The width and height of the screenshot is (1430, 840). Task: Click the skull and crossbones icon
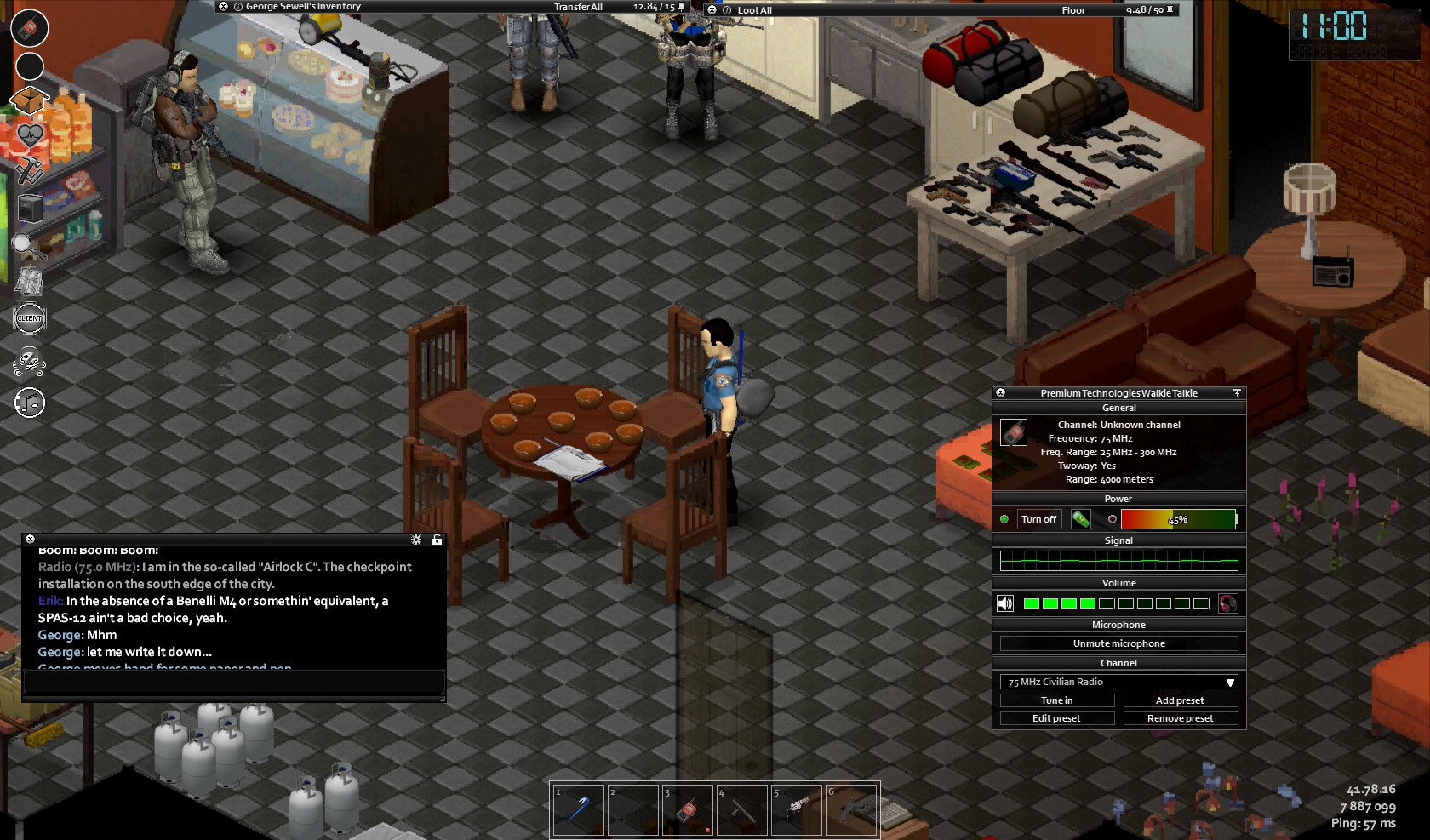[30, 362]
